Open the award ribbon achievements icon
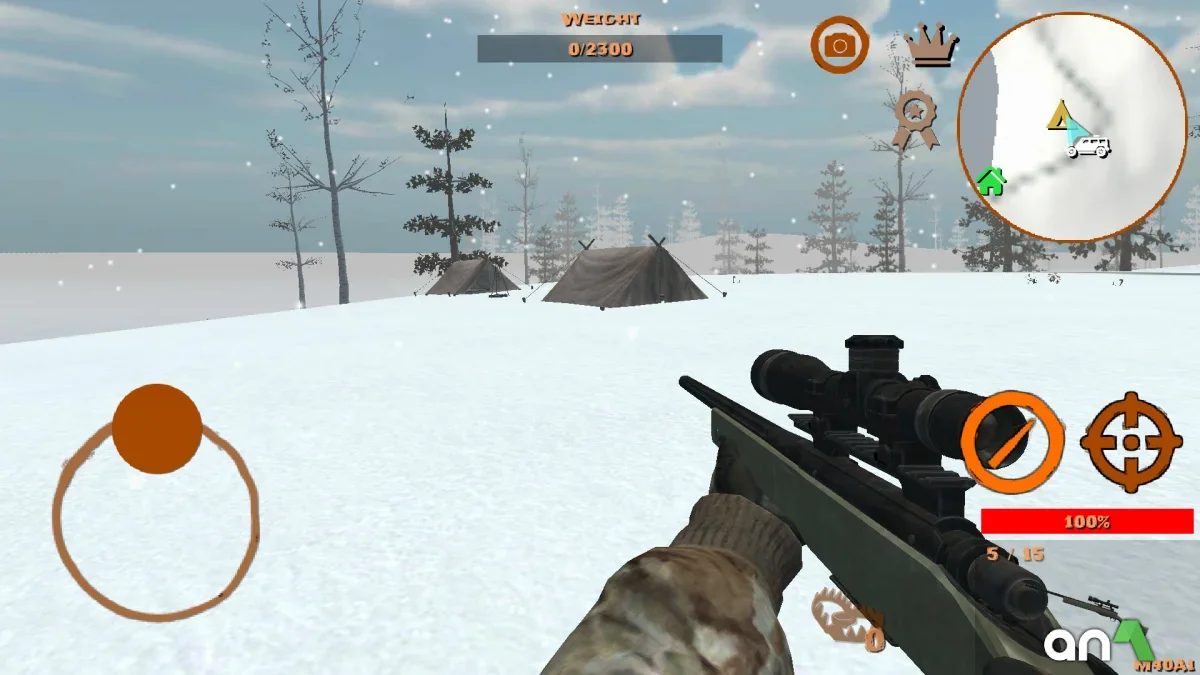The height and width of the screenshot is (675, 1200). point(914,119)
